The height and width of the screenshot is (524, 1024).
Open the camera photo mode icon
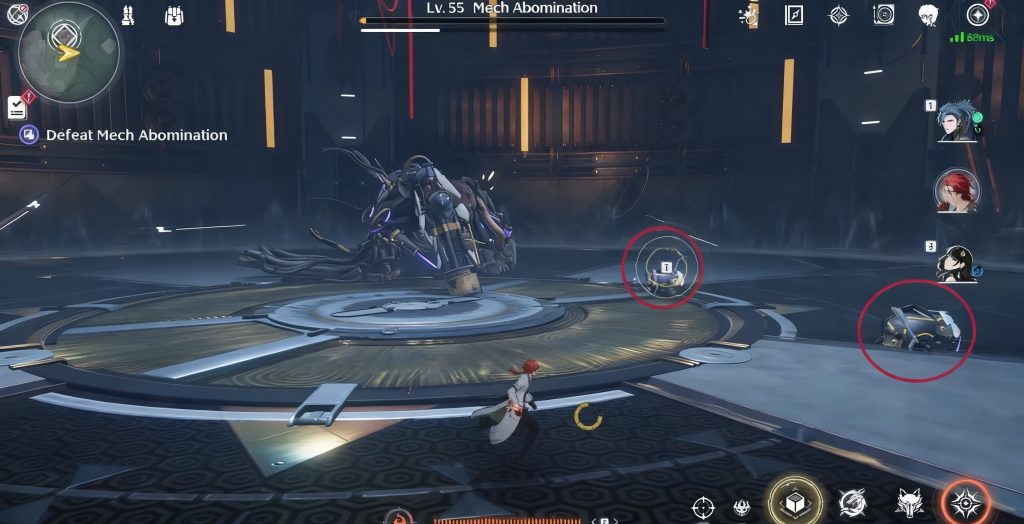click(x=883, y=15)
